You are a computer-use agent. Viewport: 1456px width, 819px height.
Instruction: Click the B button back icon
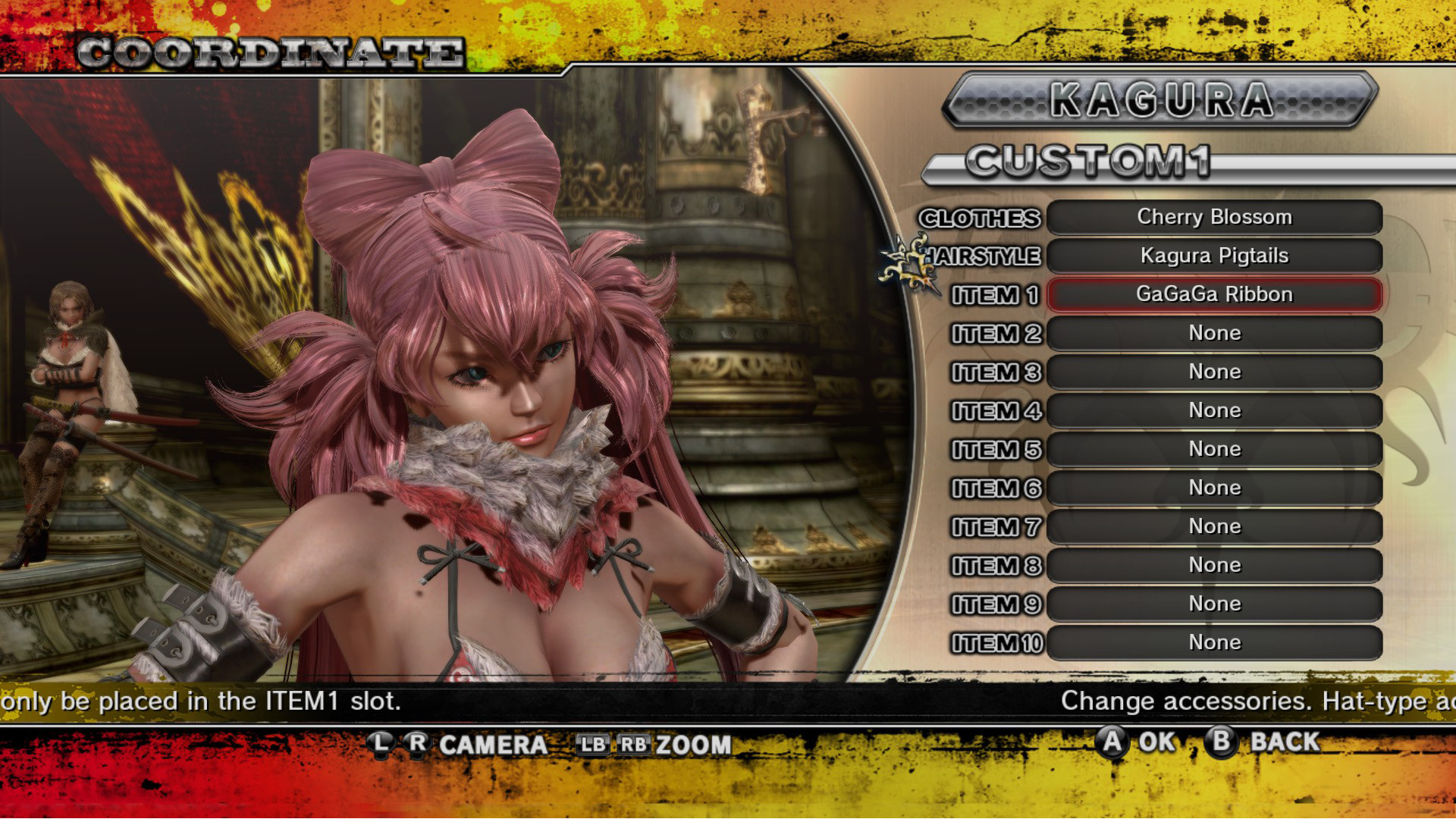point(1222,743)
